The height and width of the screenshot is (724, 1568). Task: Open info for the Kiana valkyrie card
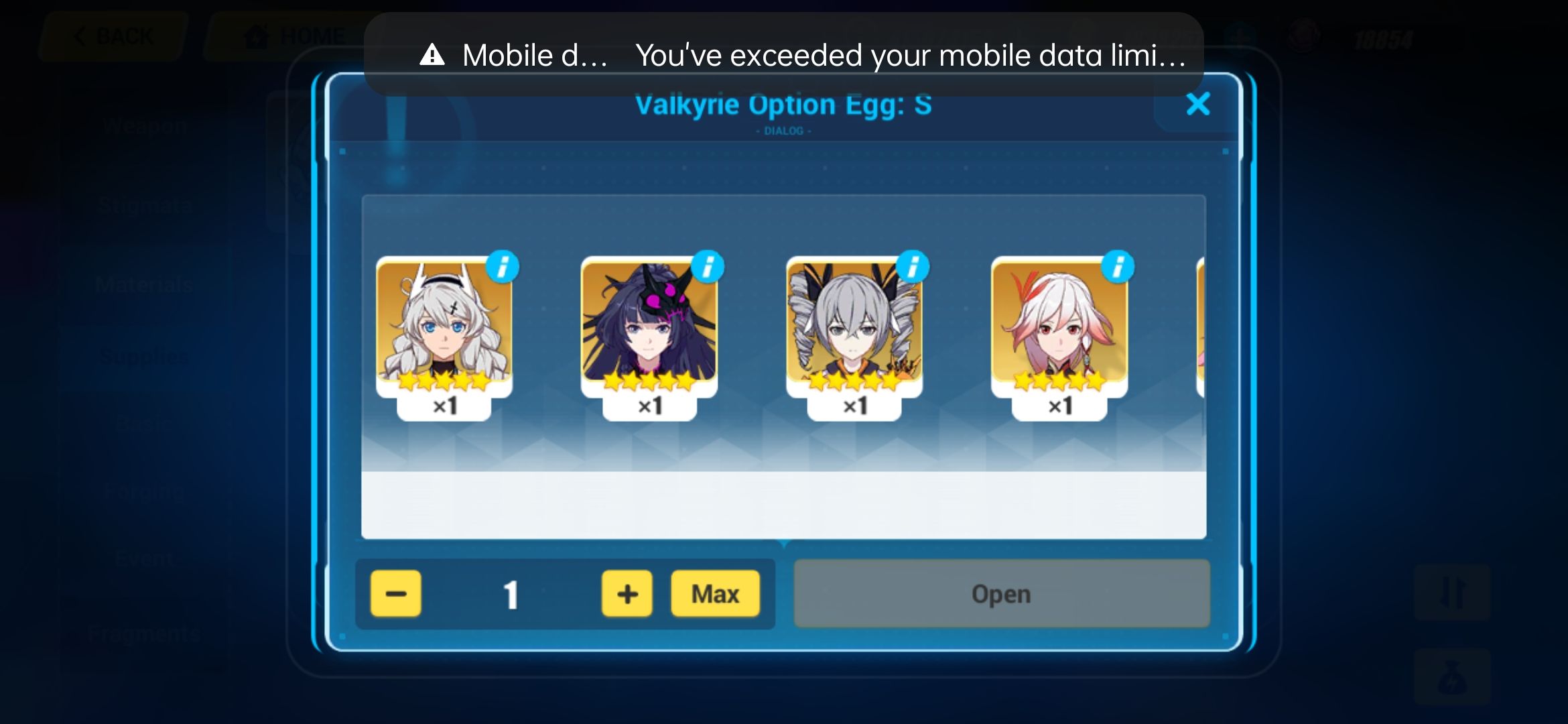[503, 265]
